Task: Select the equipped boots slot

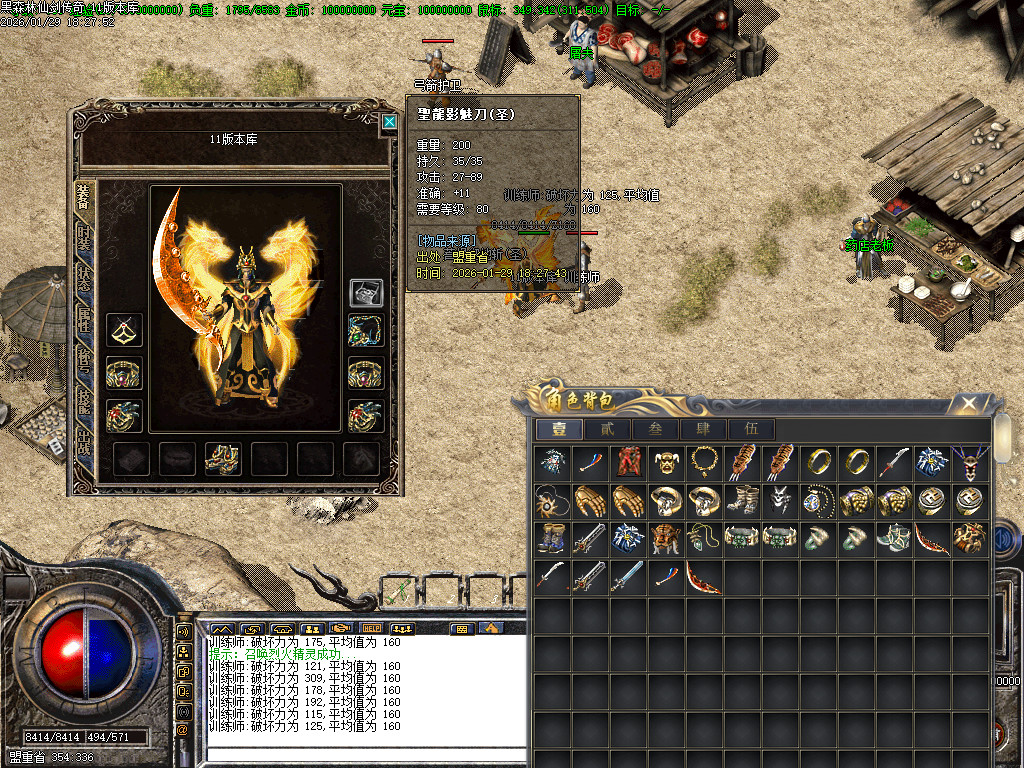Action: point(222,457)
